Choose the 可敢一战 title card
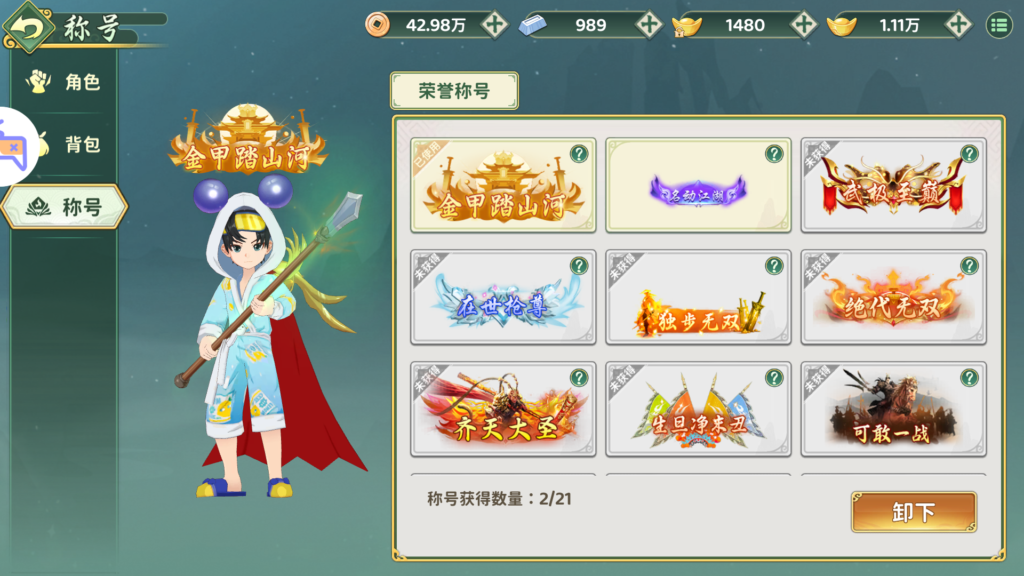The image size is (1024, 576). [x=893, y=409]
